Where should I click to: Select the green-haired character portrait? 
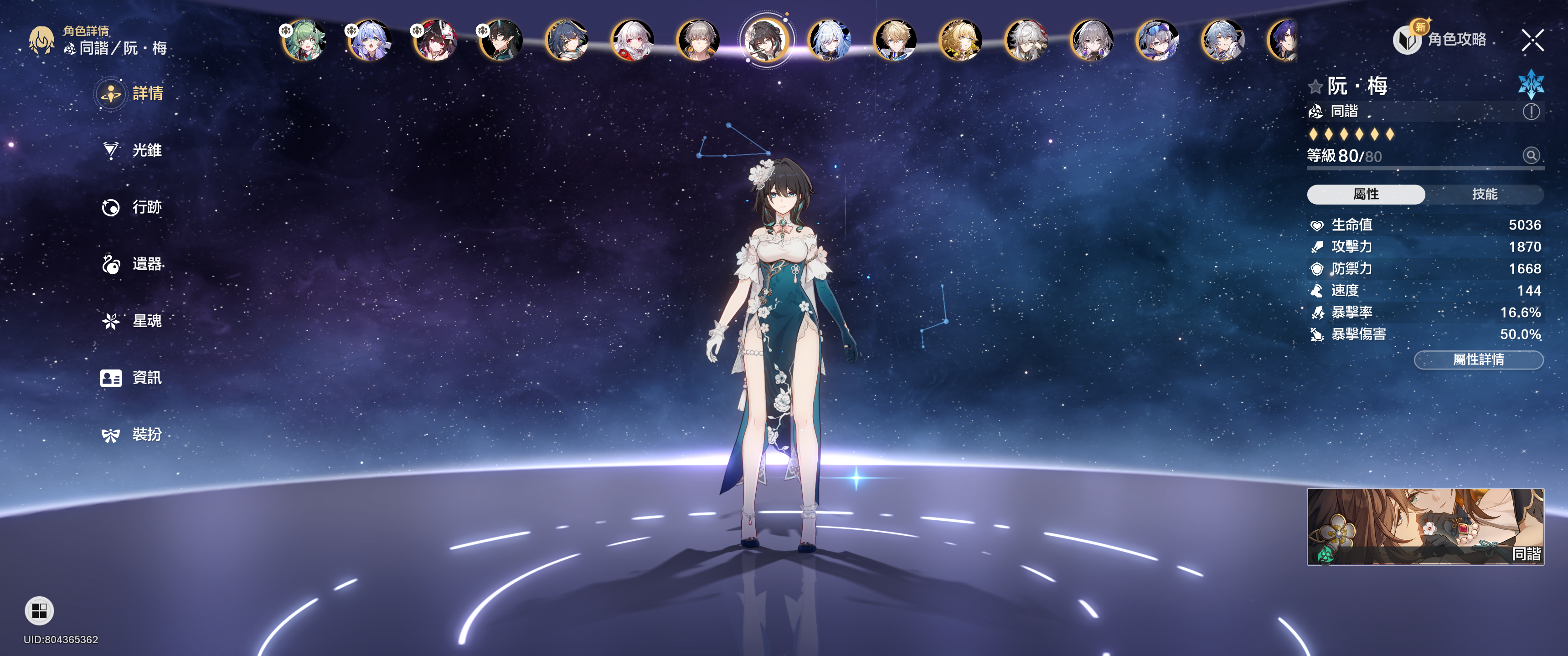tap(304, 41)
